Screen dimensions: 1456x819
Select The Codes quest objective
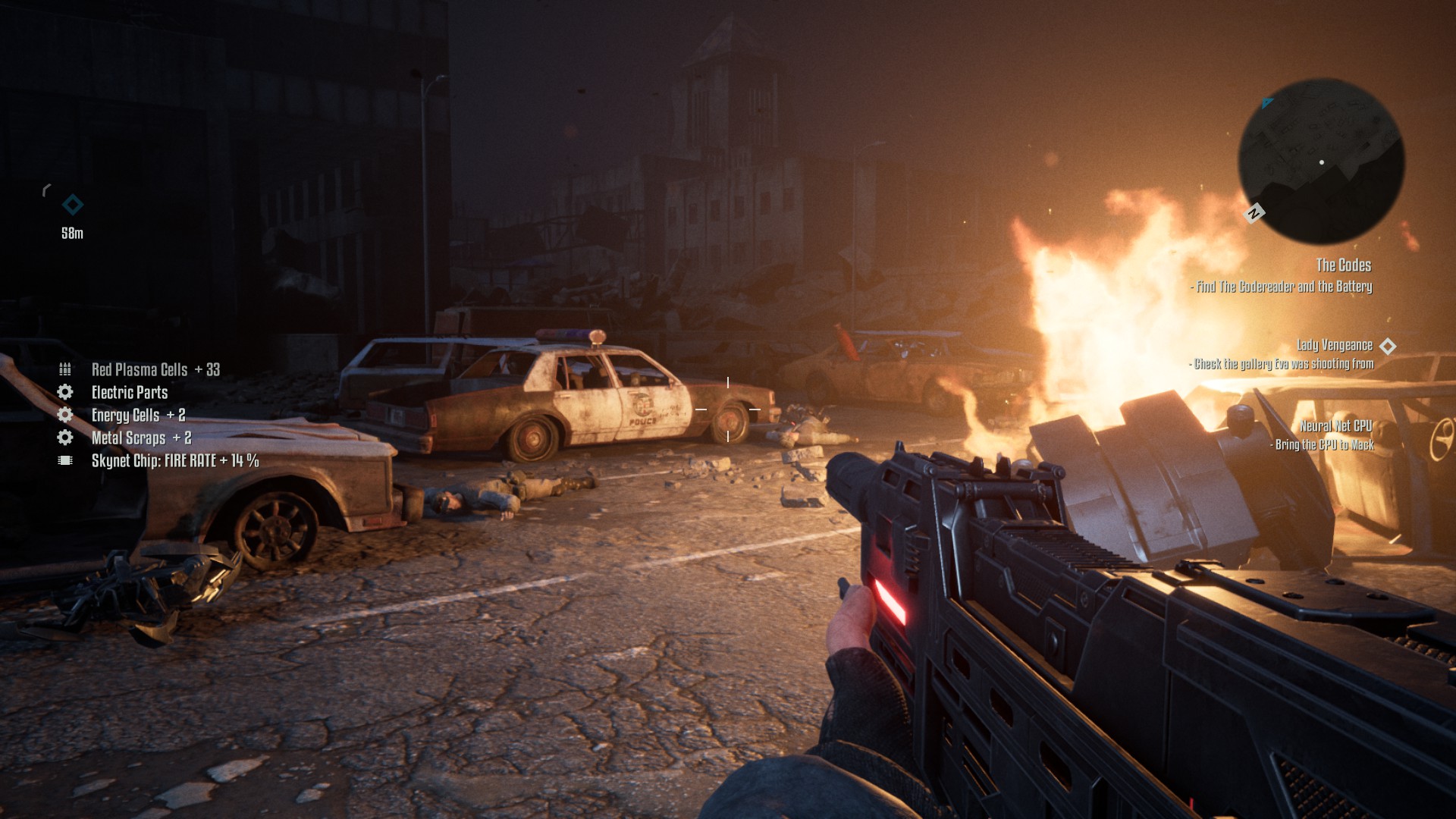[x=1343, y=265]
